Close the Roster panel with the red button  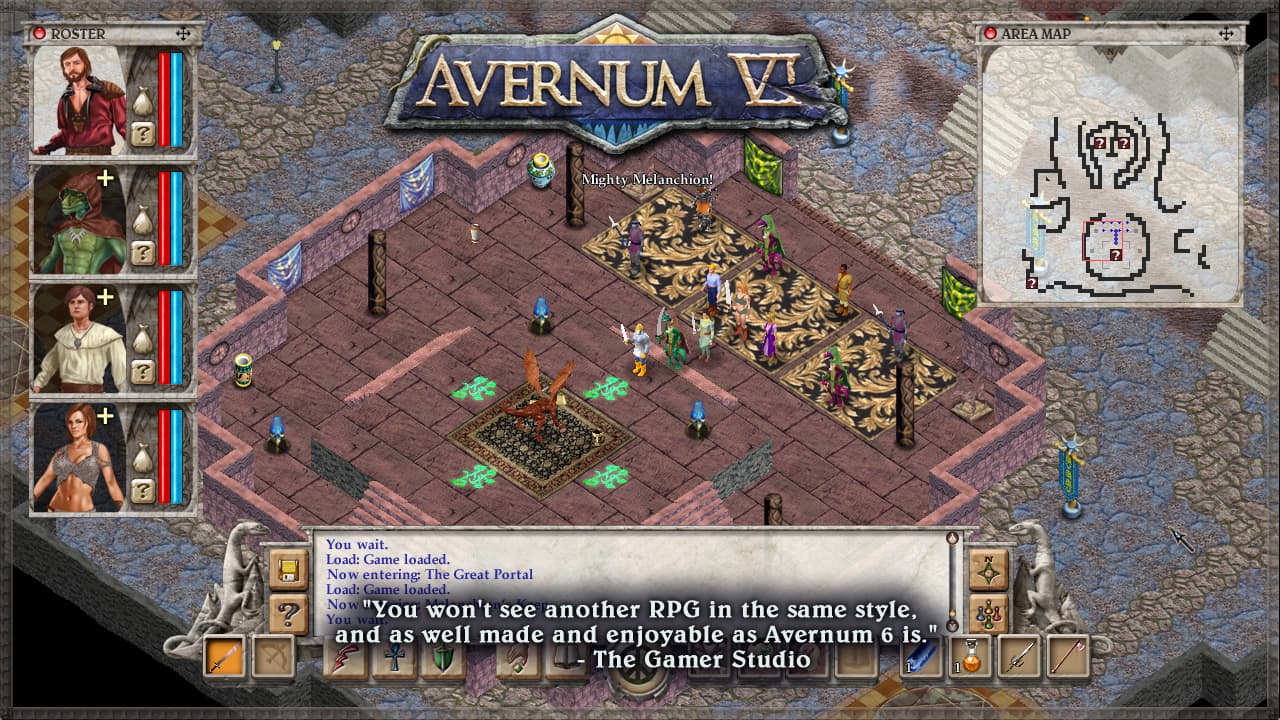40,33
